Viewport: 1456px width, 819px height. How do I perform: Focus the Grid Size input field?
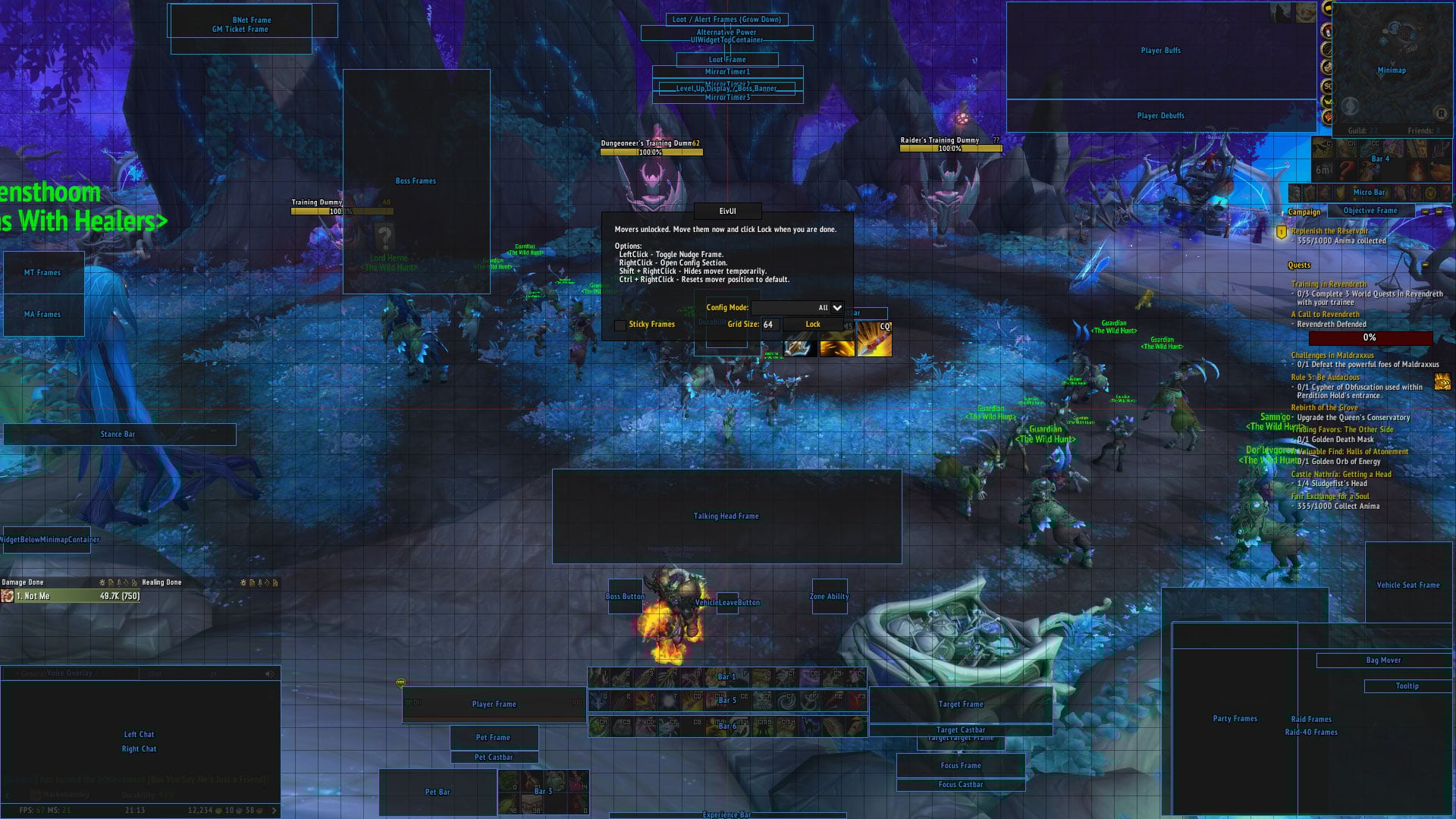click(769, 325)
